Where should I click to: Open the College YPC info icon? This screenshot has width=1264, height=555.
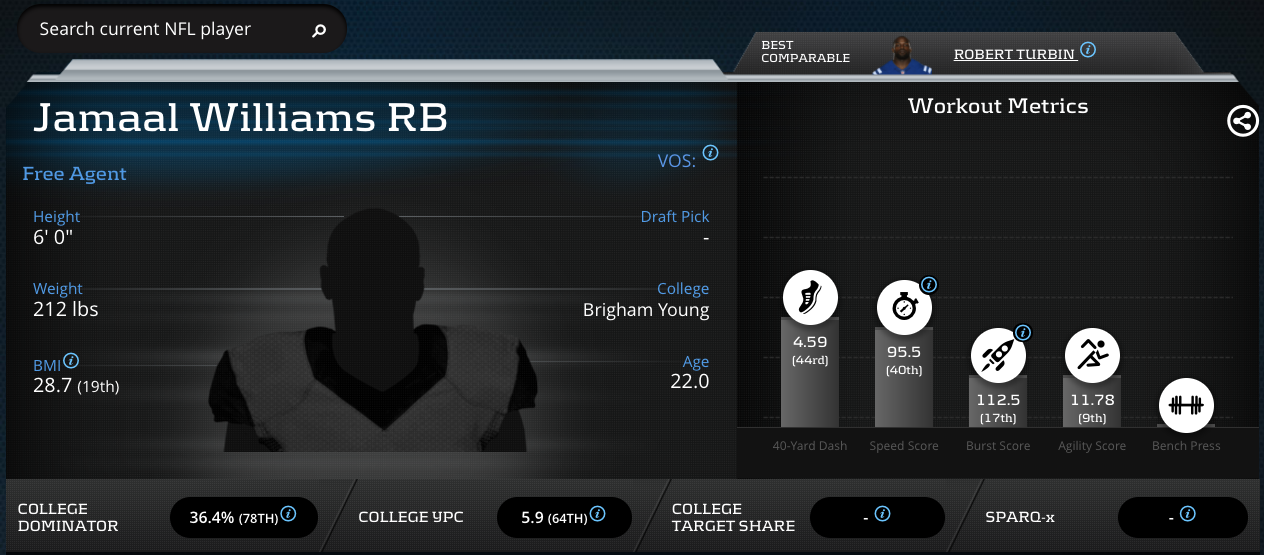point(597,514)
